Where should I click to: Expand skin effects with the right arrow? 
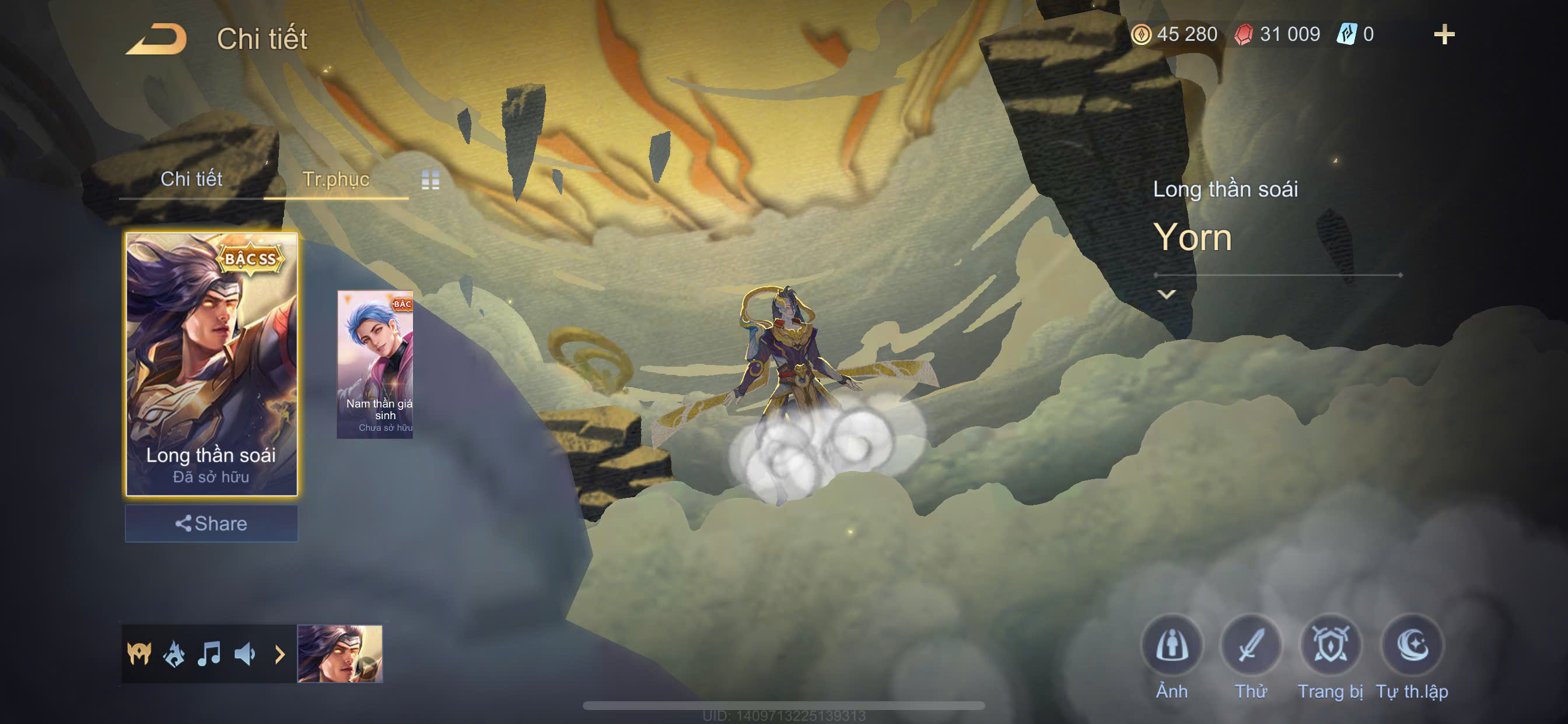coord(280,654)
